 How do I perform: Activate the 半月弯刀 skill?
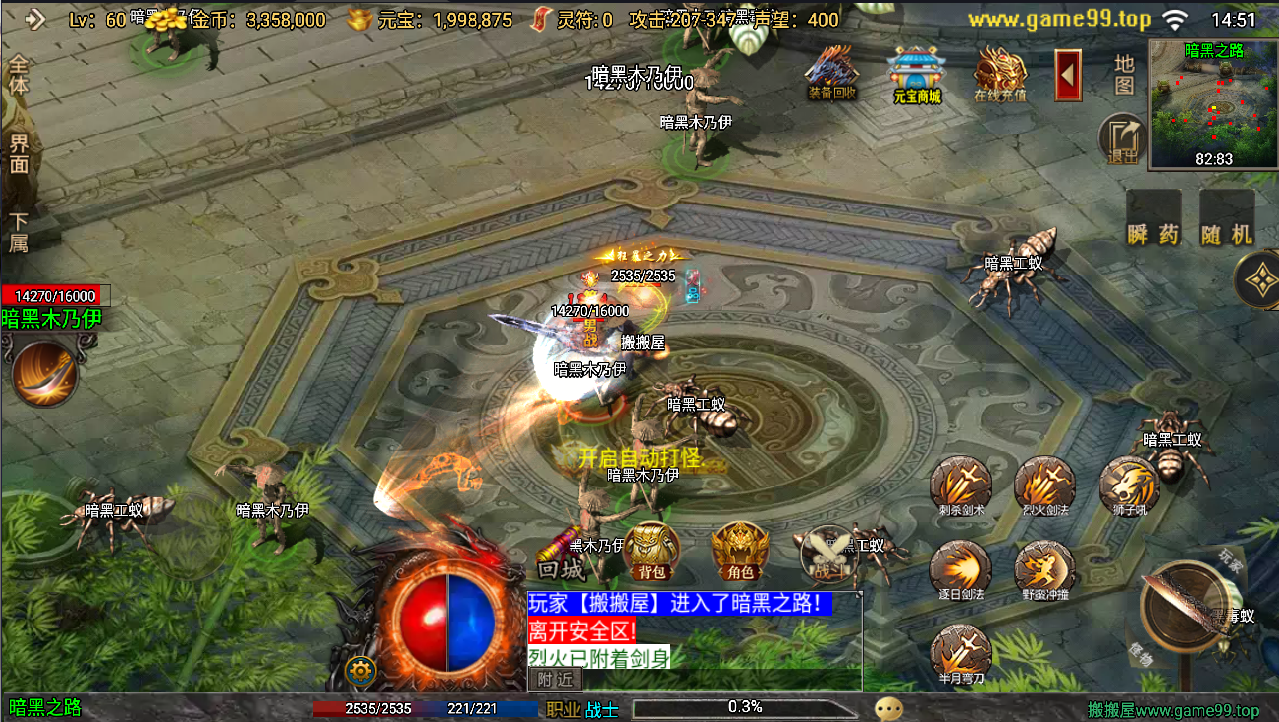961,653
